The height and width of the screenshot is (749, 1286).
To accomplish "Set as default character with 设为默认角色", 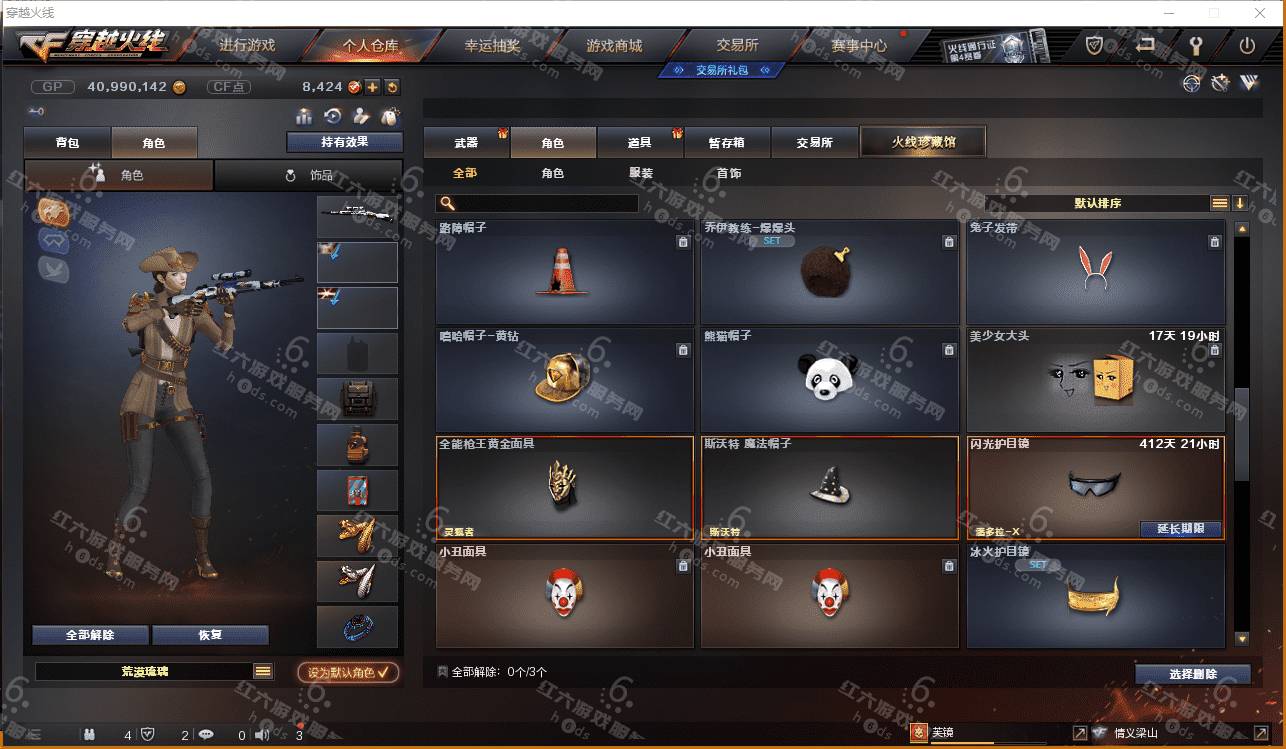I will click(348, 673).
